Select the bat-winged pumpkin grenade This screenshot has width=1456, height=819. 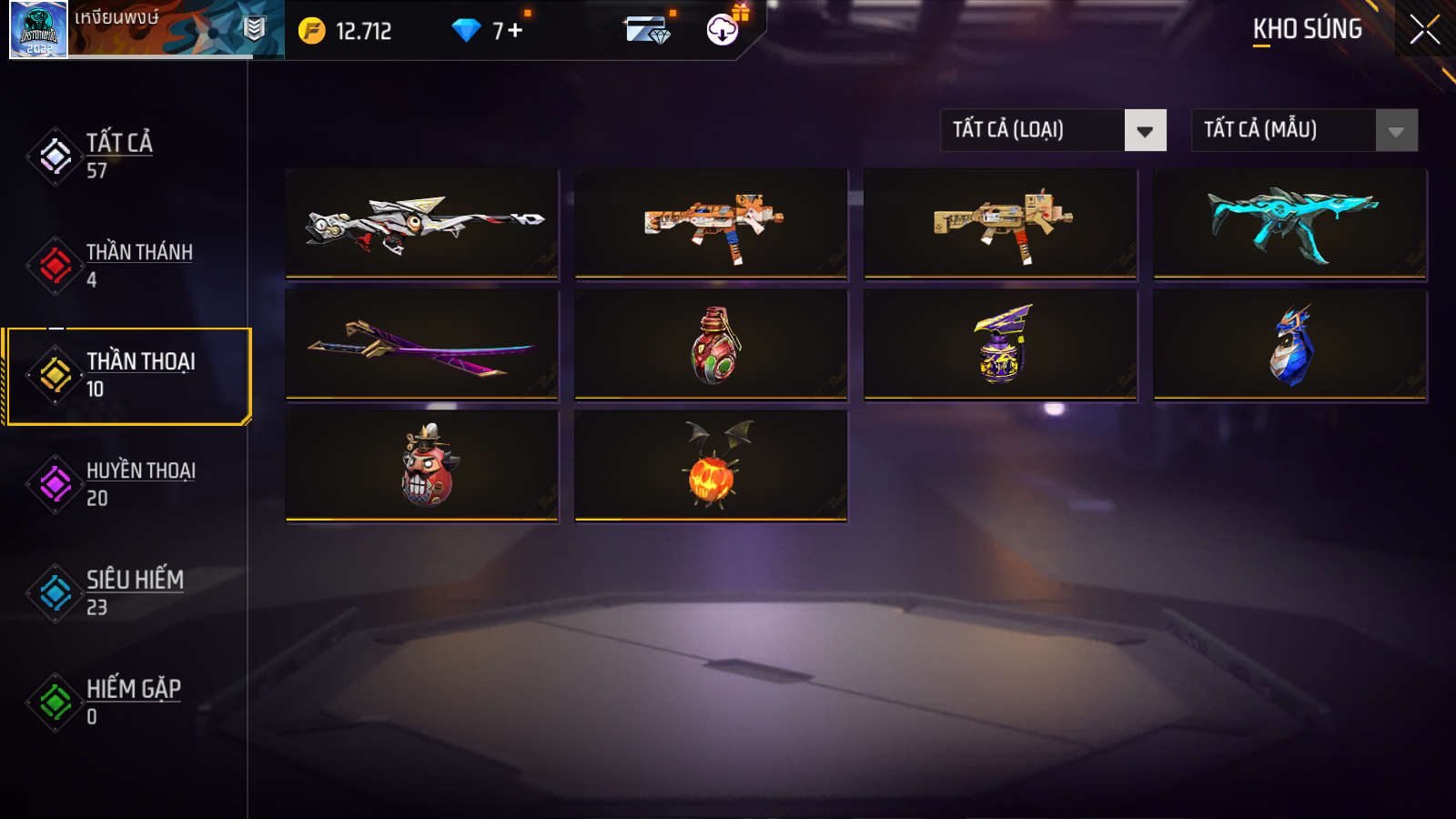click(712, 465)
